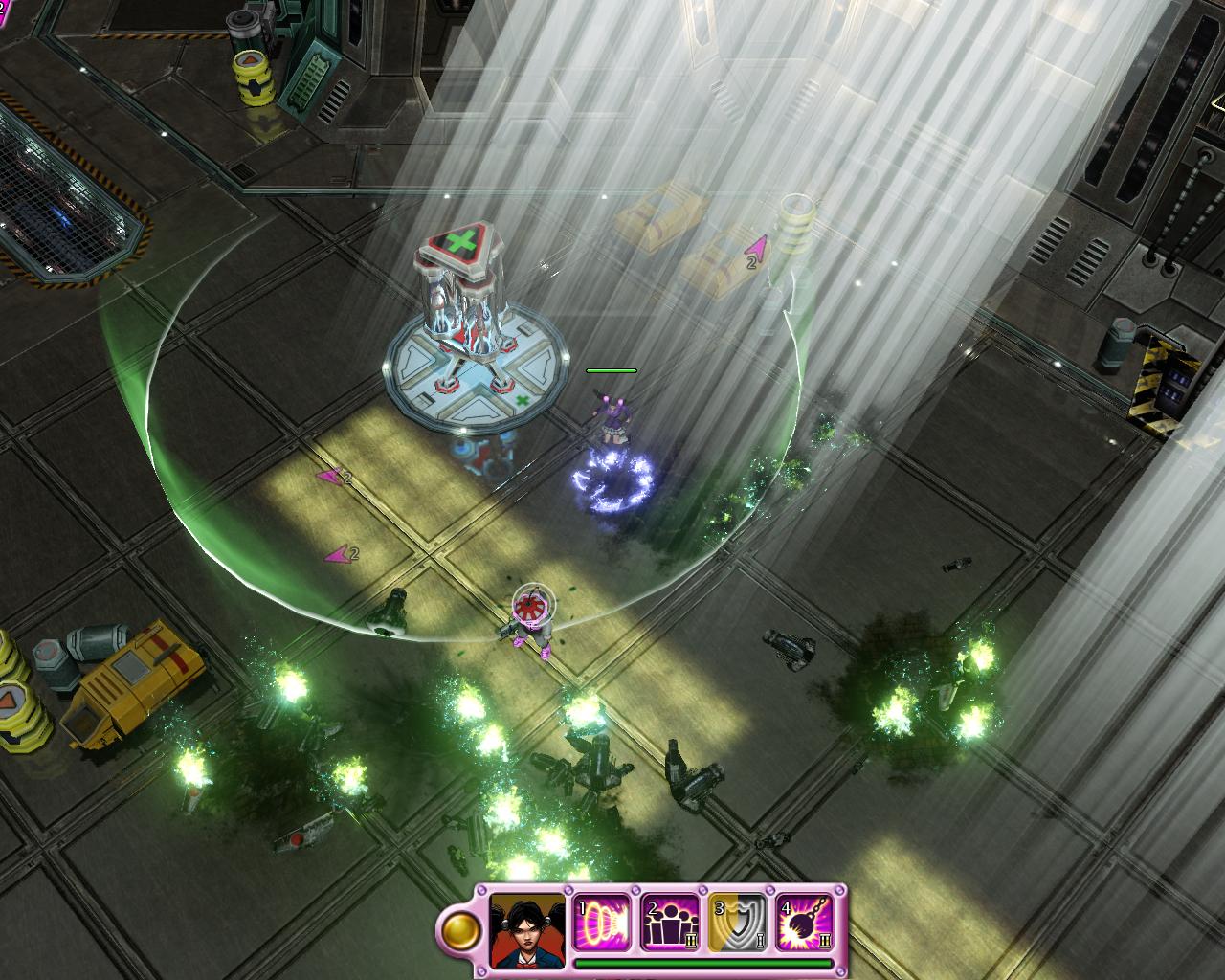Use ability 2, the crowd of figures

(x=670, y=922)
